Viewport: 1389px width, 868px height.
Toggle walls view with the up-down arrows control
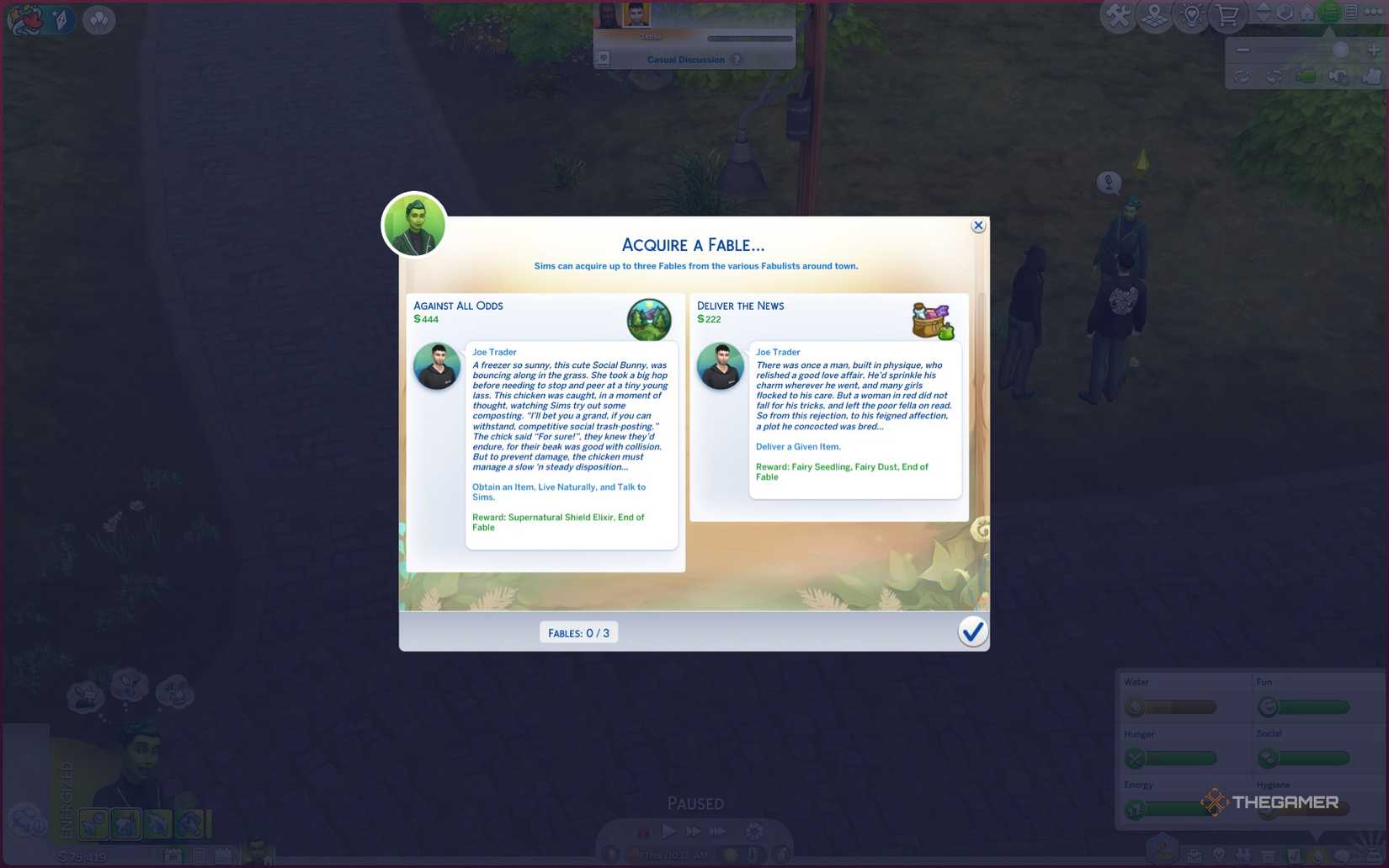1265,13
